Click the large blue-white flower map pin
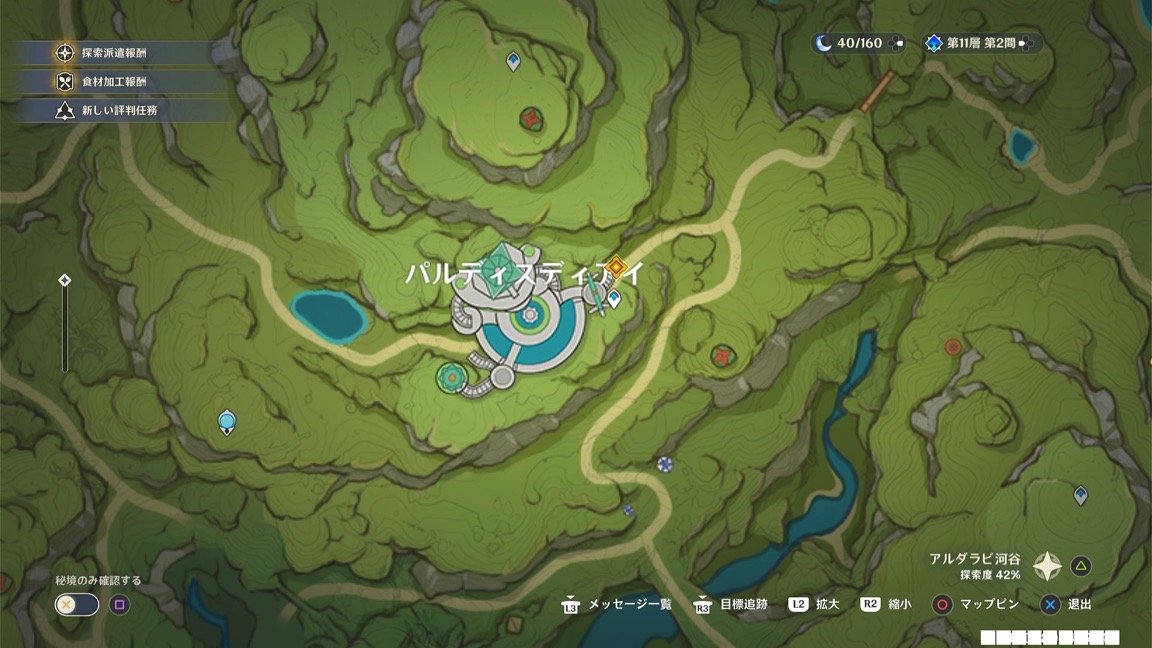Image resolution: width=1152 pixels, height=648 pixels. [664, 464]
